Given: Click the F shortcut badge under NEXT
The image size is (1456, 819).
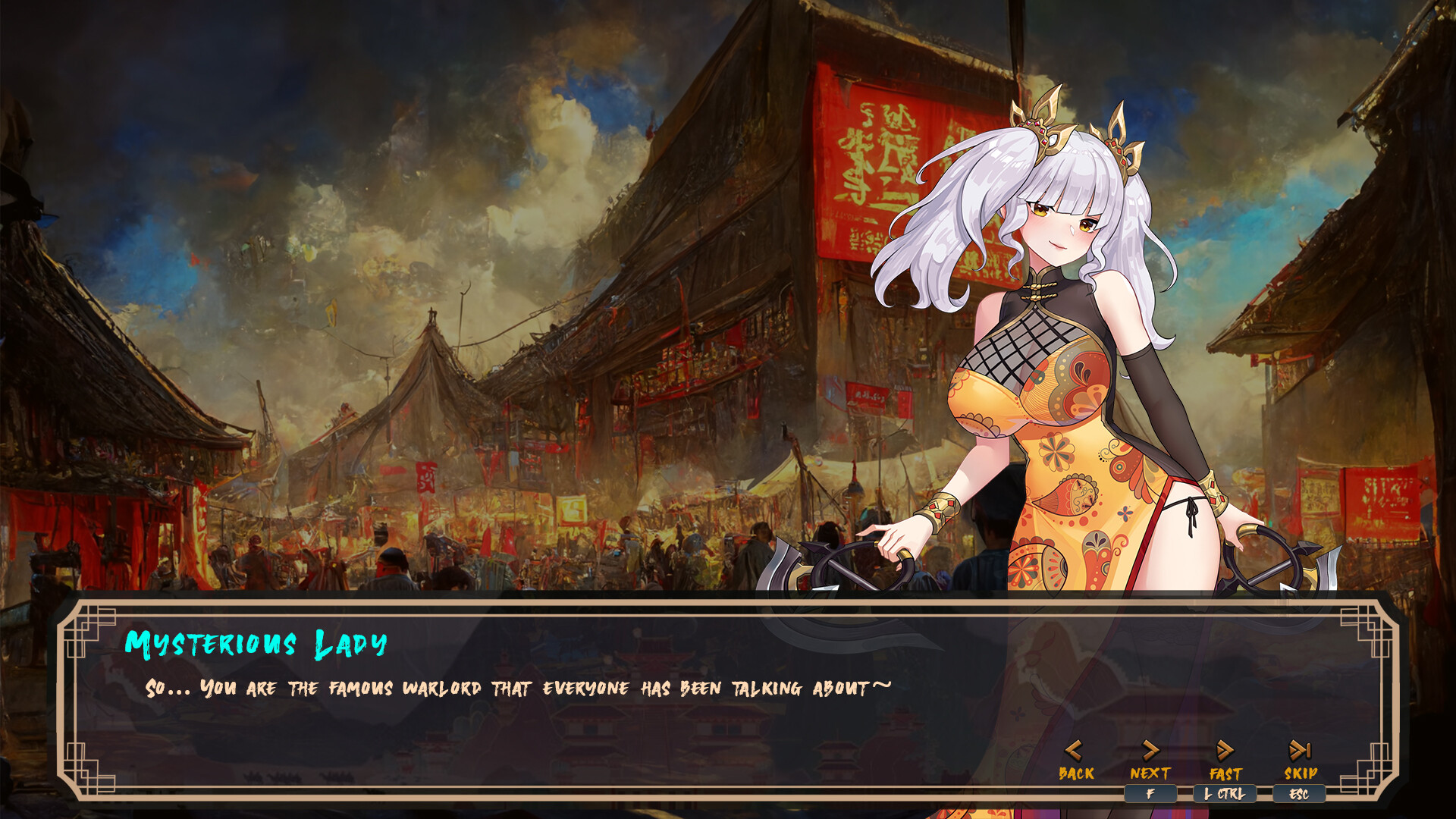Looking at the screenshot, I should 1151,794.
